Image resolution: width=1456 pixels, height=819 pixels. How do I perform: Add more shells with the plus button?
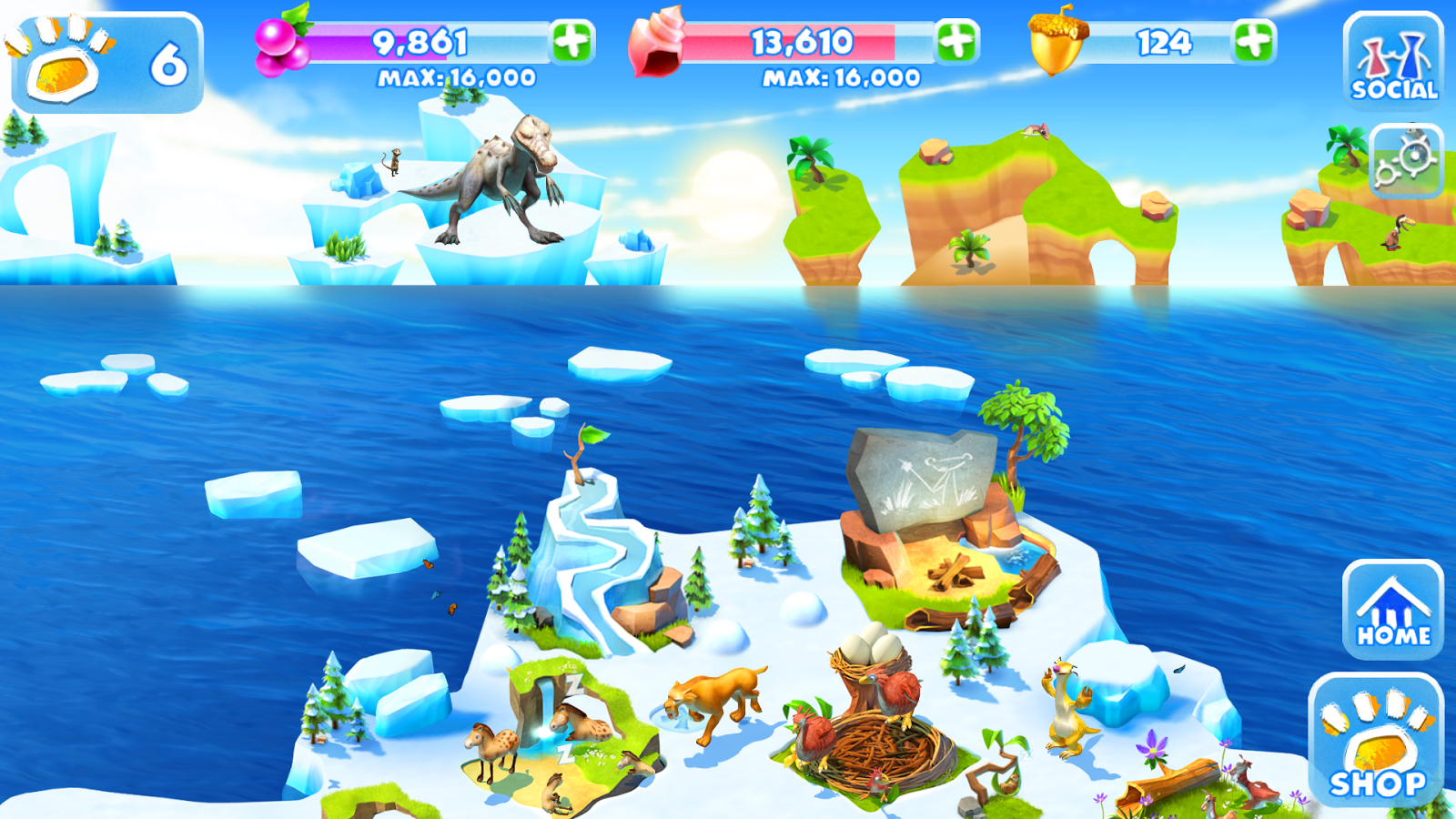[955, 39]
